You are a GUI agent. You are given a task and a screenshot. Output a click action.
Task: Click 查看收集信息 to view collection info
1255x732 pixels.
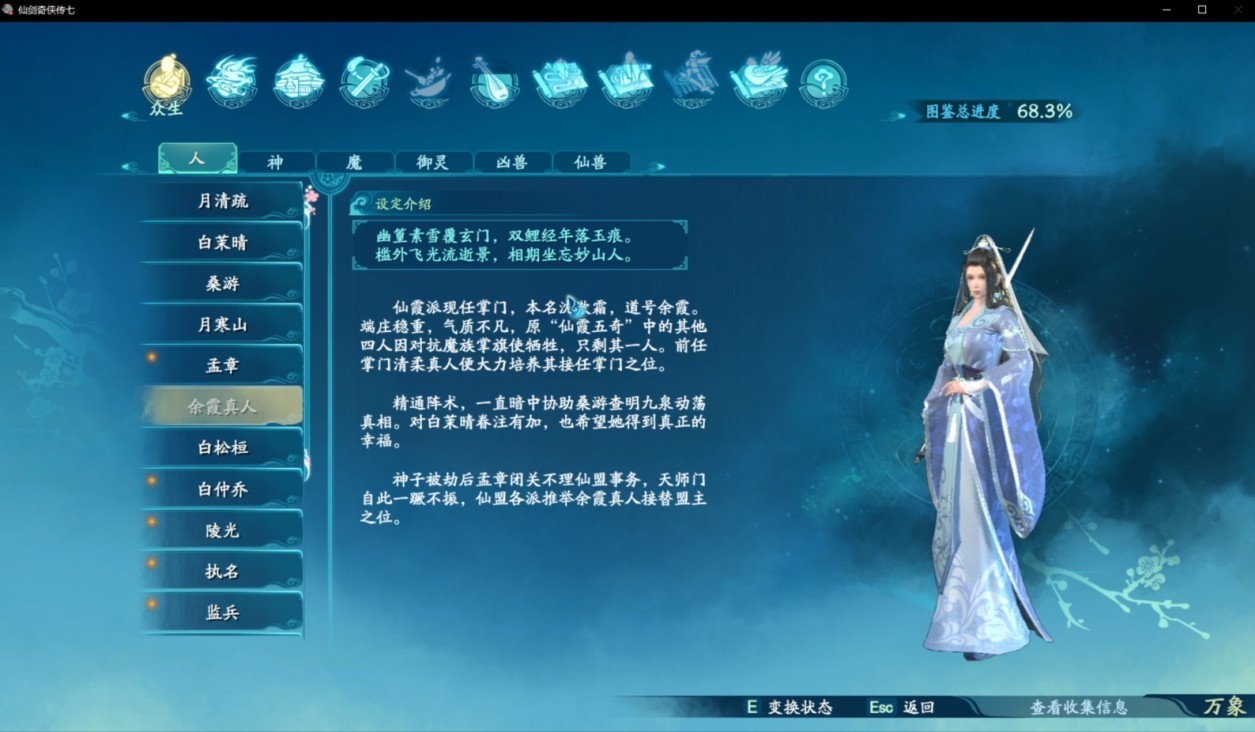point(1078,707)
